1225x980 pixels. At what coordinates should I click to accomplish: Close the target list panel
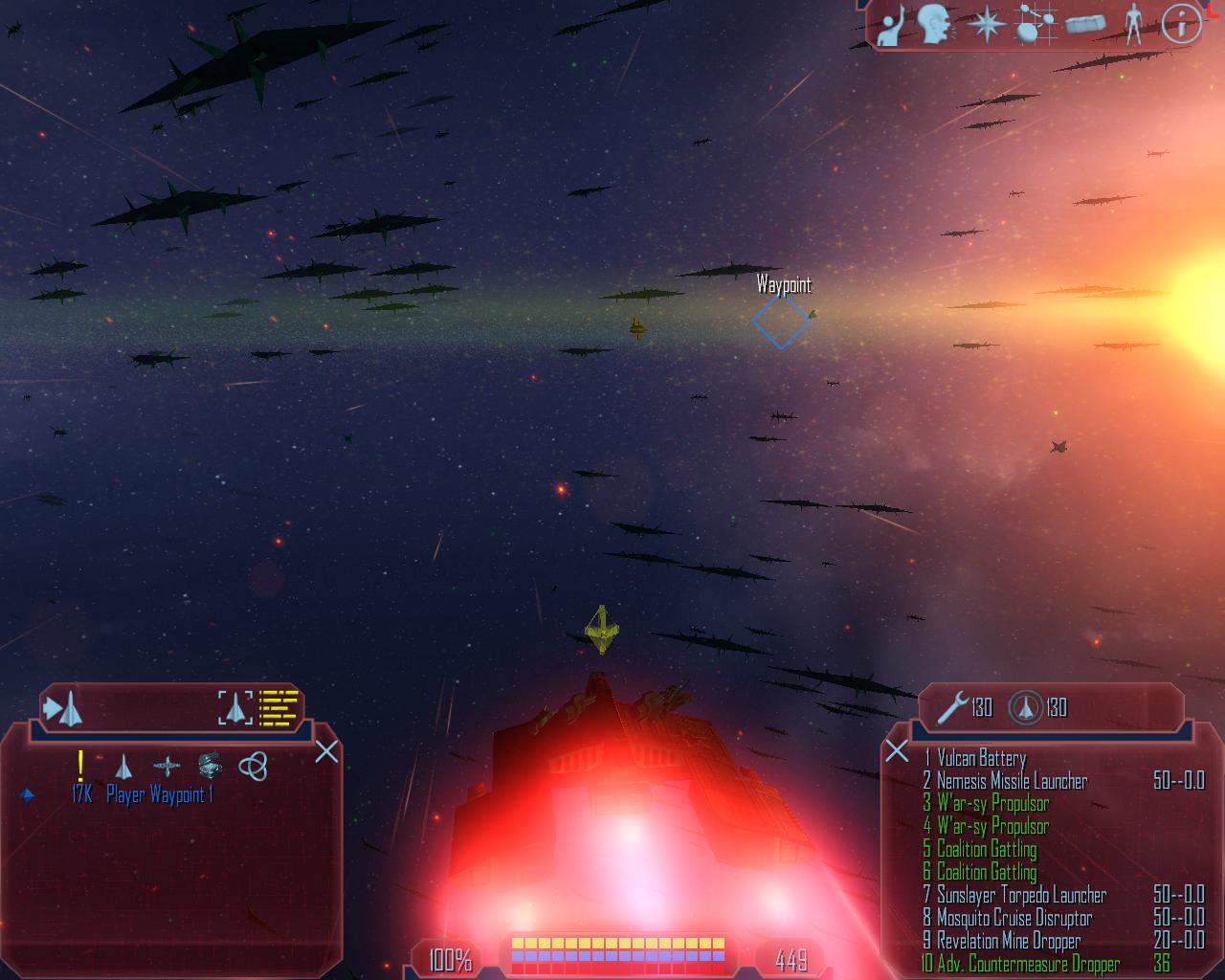point(326,752)
